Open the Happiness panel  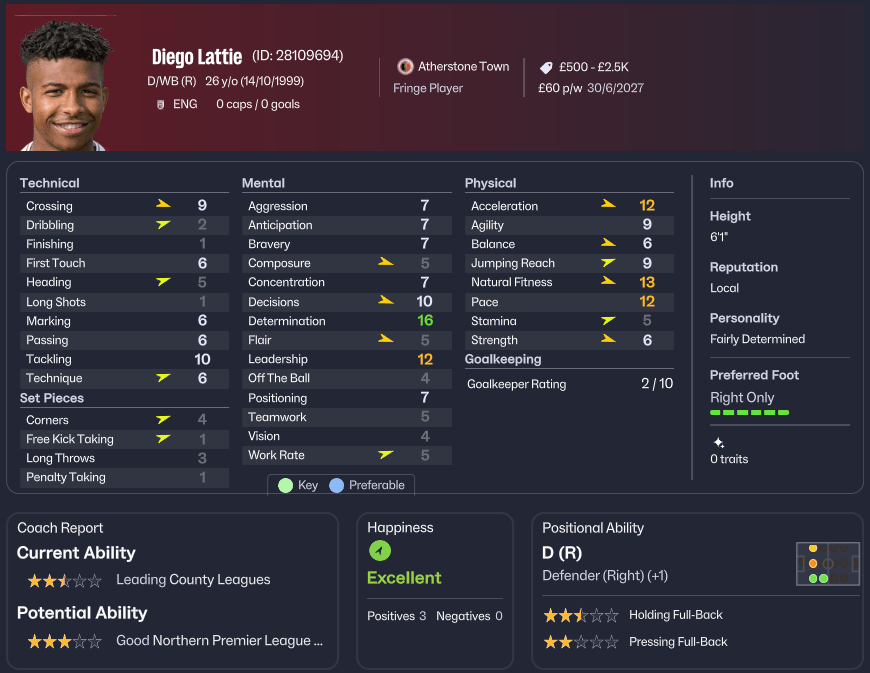[x=434, y=590]
